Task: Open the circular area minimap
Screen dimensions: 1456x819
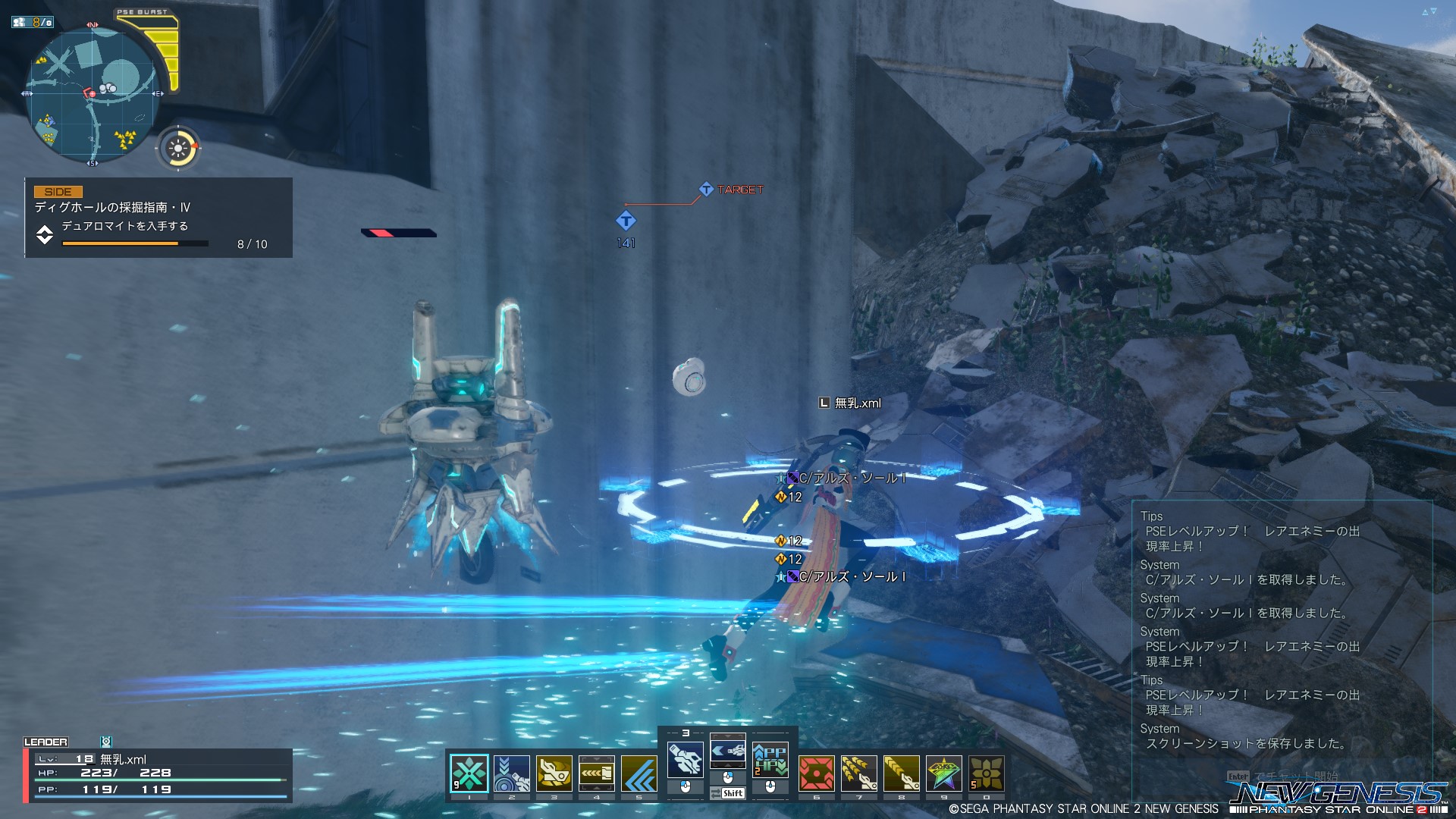Action: coord(92,95)
